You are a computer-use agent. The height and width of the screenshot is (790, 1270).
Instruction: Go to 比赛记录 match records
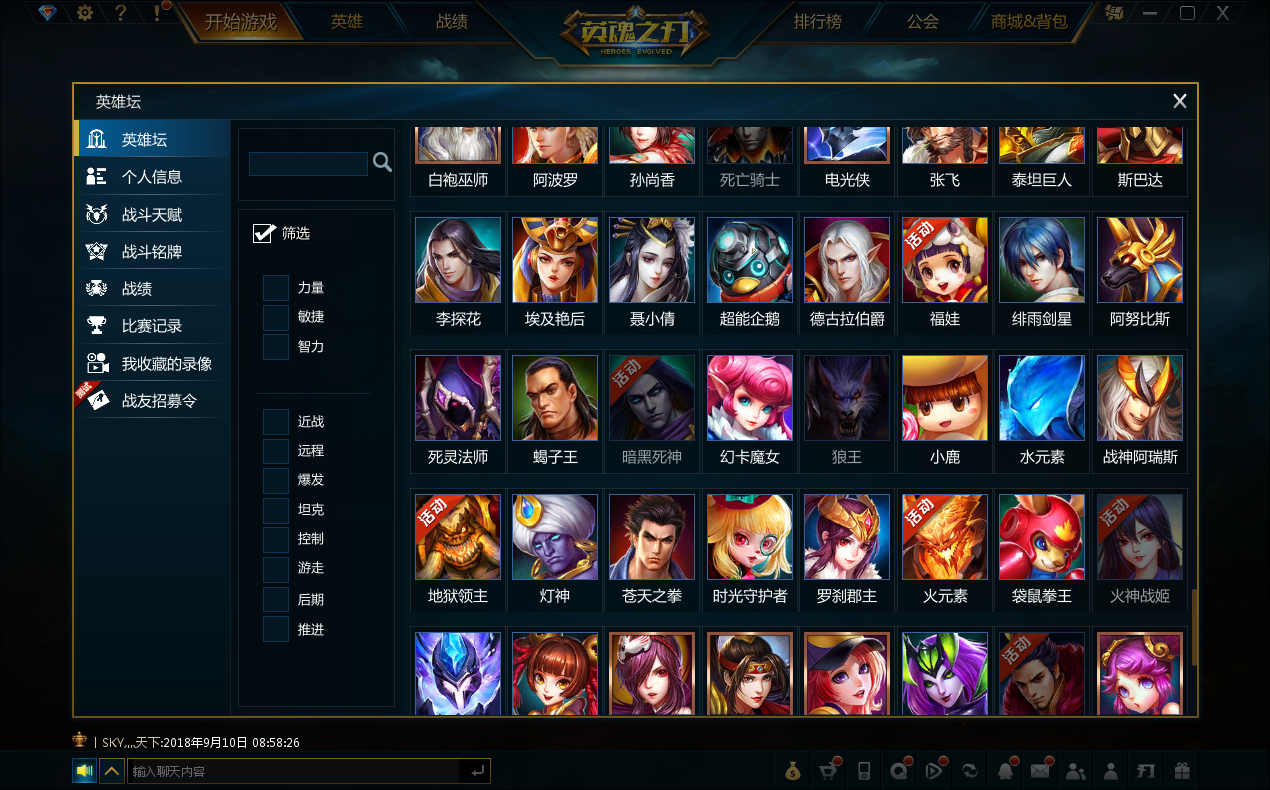(151, 326)
